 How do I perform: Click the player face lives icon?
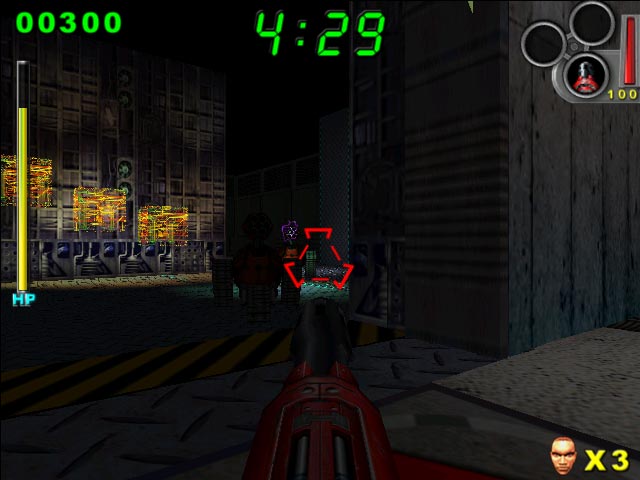563,456
